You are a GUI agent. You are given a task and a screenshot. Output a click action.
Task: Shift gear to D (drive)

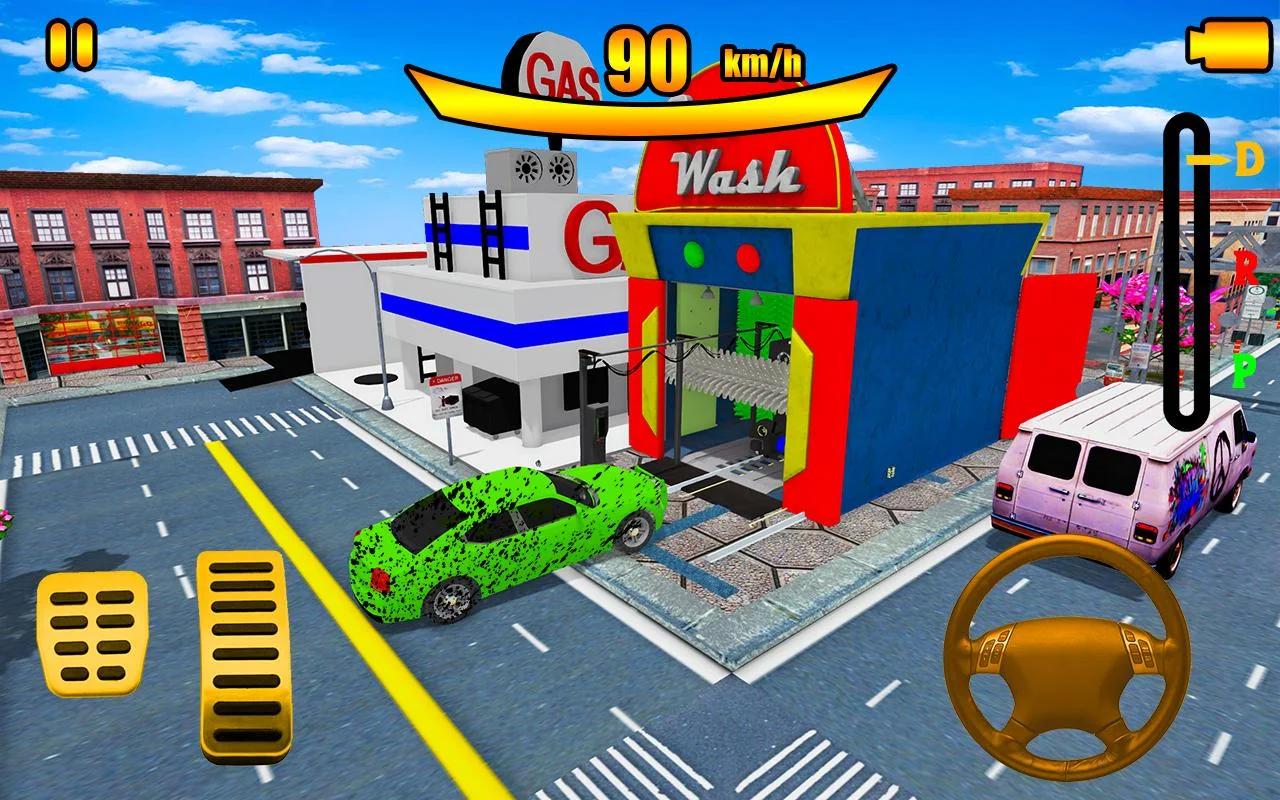click(1247, 161)
